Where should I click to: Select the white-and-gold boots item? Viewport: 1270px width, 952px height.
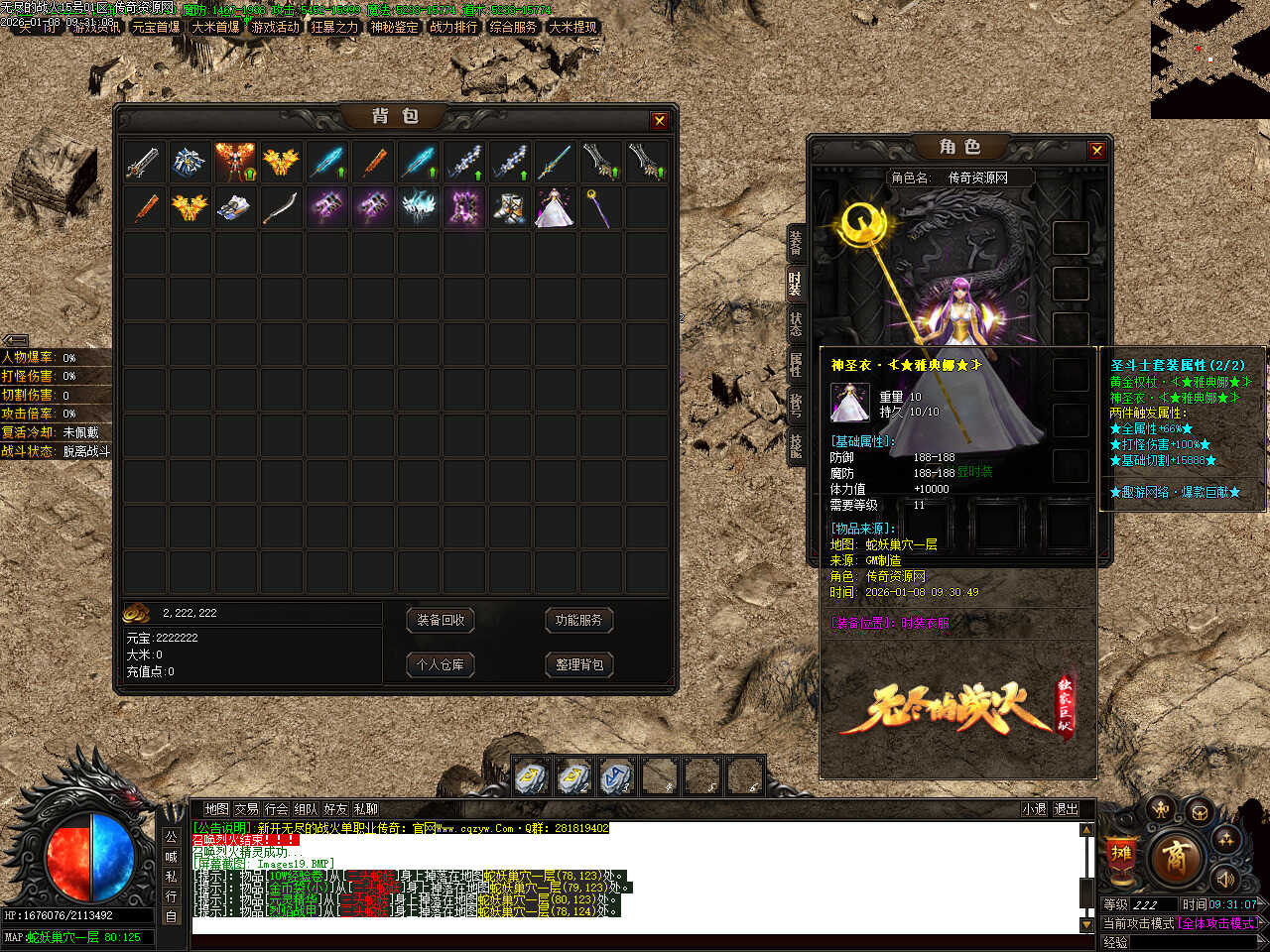click(509, 208)
